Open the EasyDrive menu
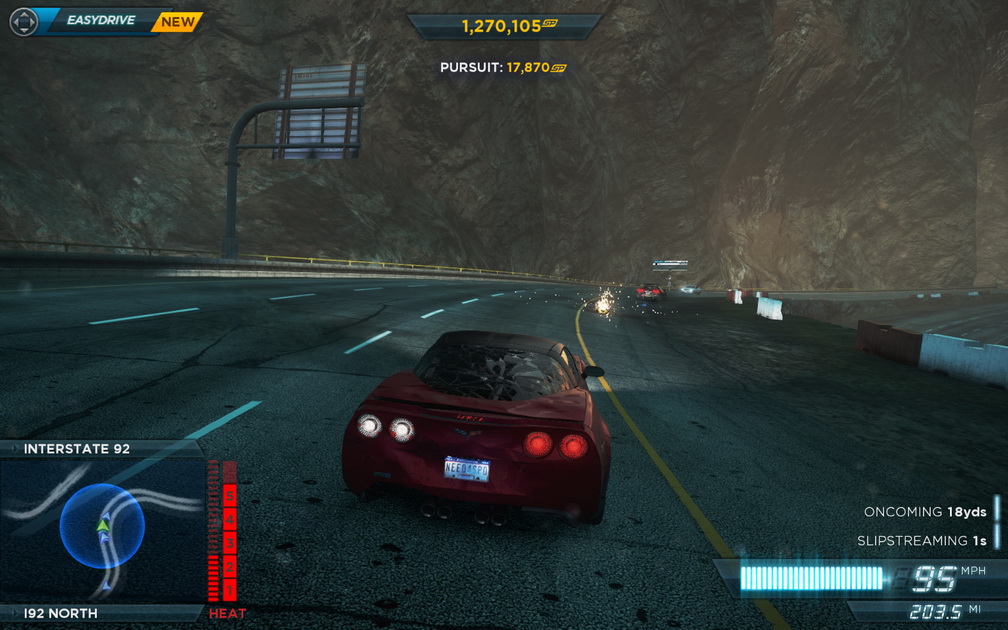The height and width of the screenshot is (630, 1008). pos(100,20)
